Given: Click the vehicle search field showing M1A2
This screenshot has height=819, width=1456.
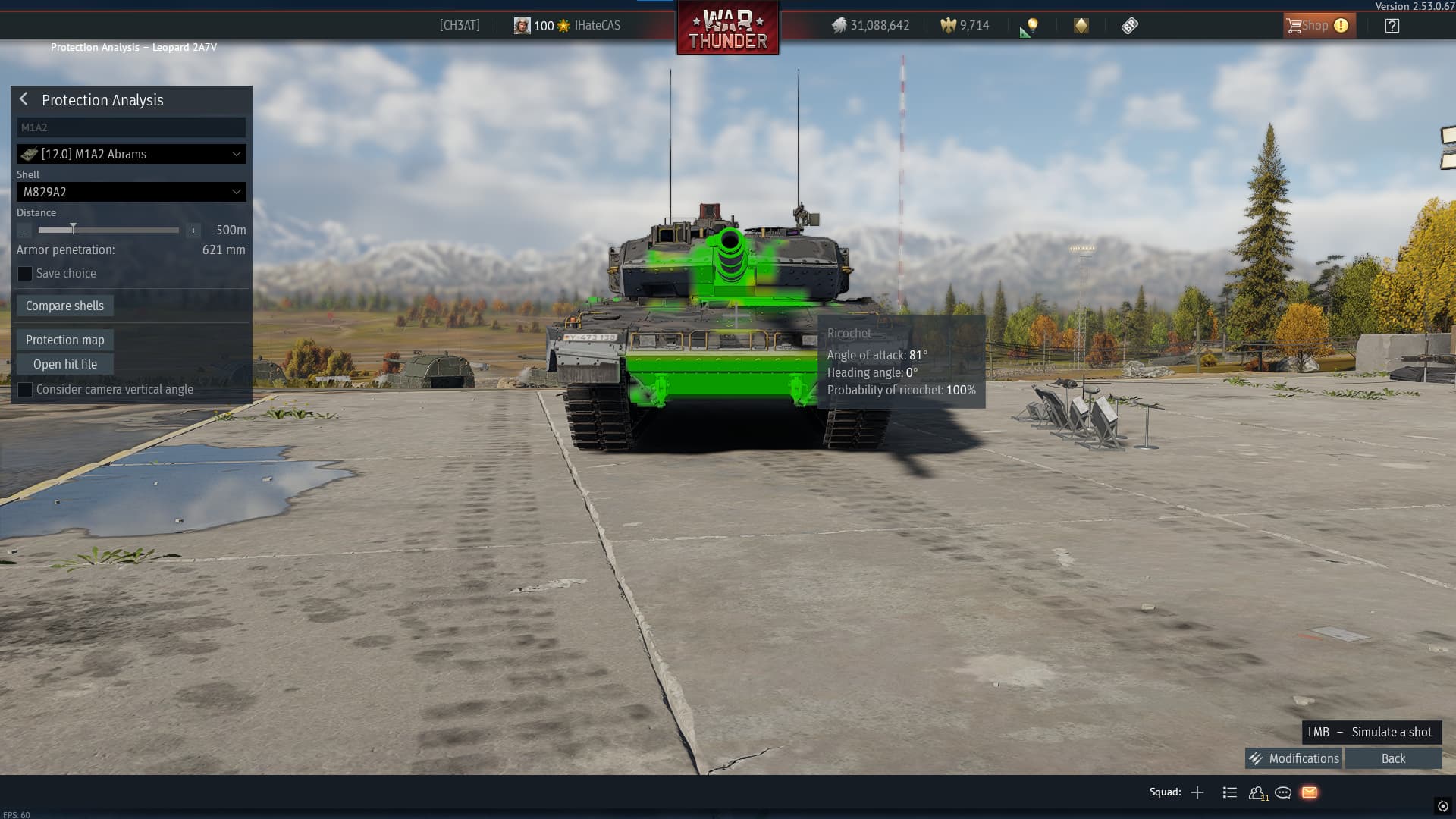Looking at the screenshot, I should (x=131, y=127).
